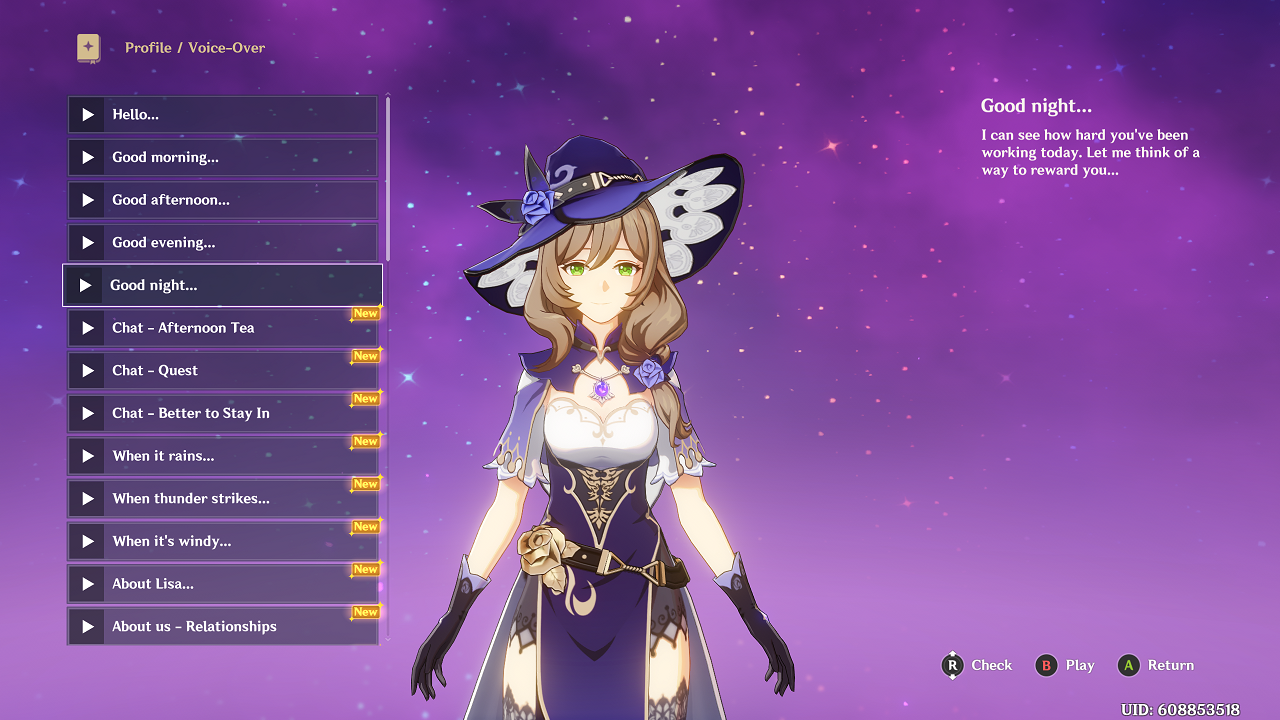Select "Chat - Afternoon Tea" entry
The width and height of the screenshot is (1280, 720).
(x=222, y=328)
